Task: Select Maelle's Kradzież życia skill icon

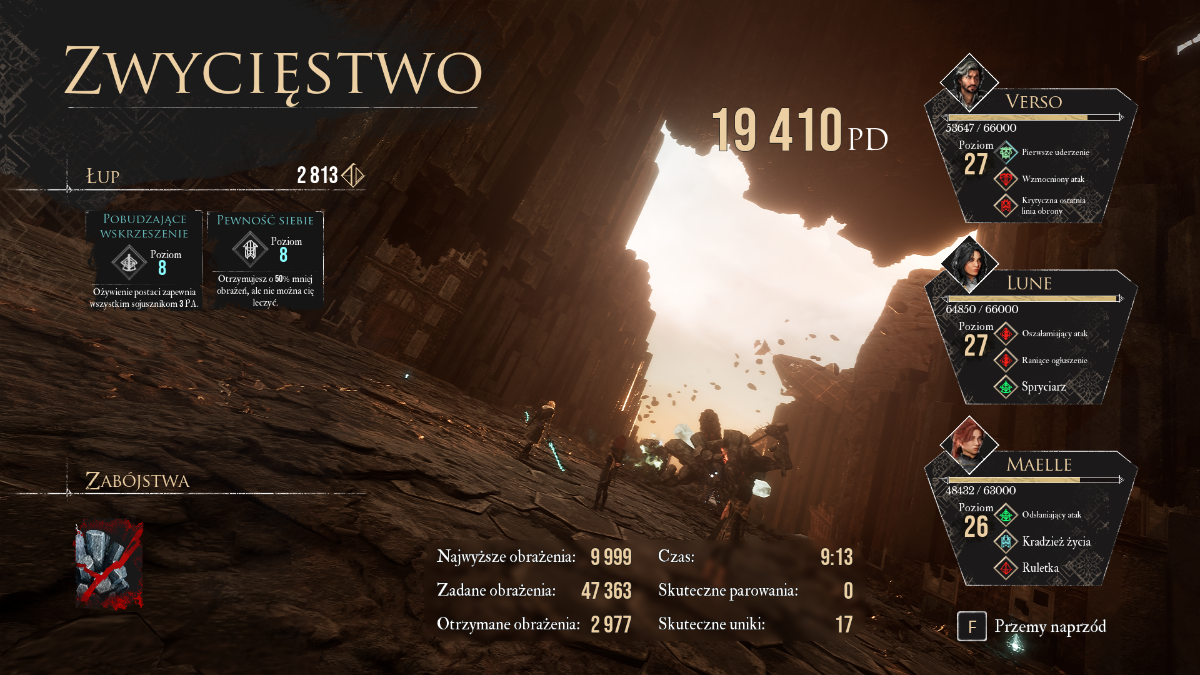Action: 1007,542
